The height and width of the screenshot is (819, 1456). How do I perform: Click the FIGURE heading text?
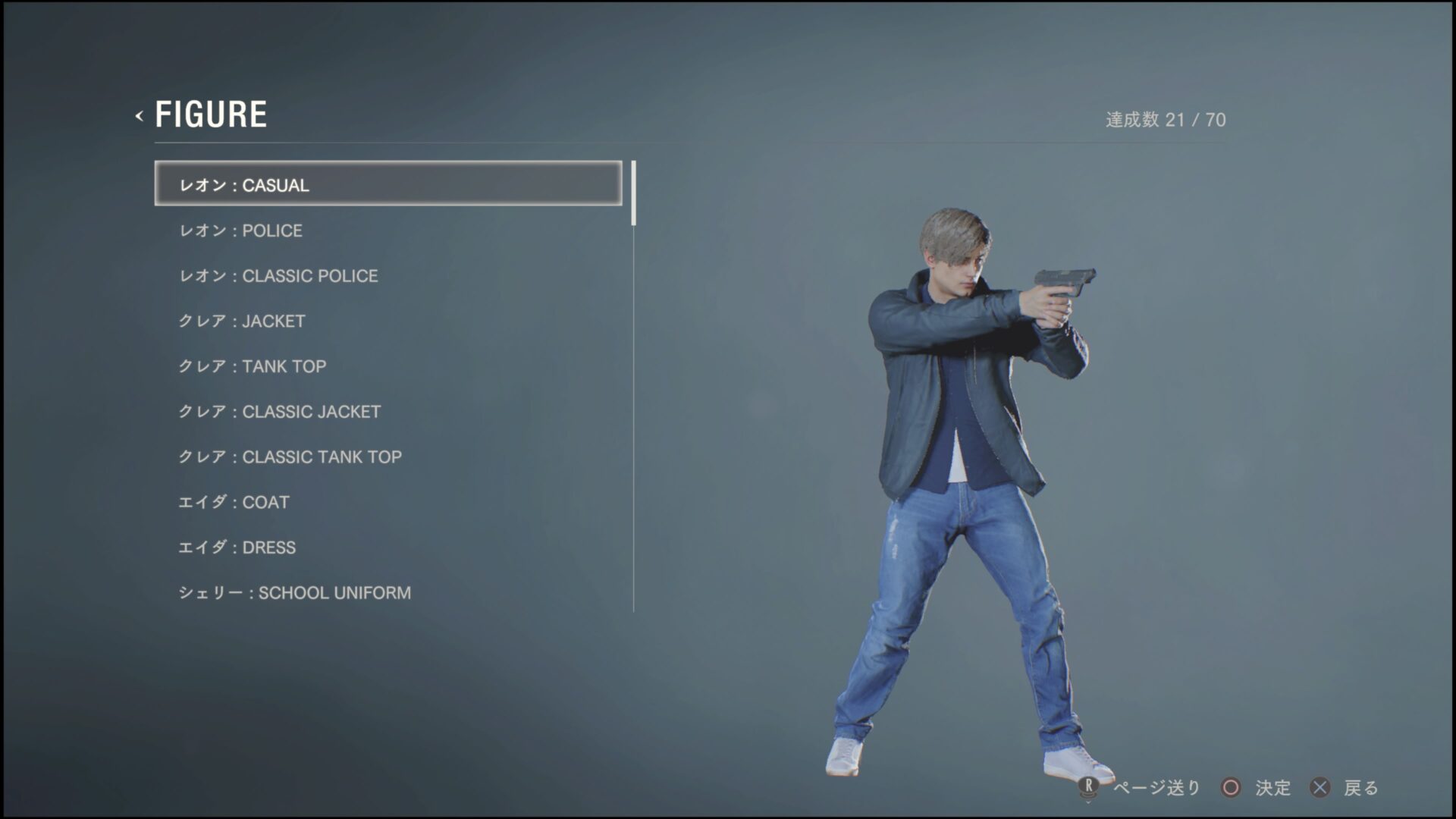click(x=212, y=114)
